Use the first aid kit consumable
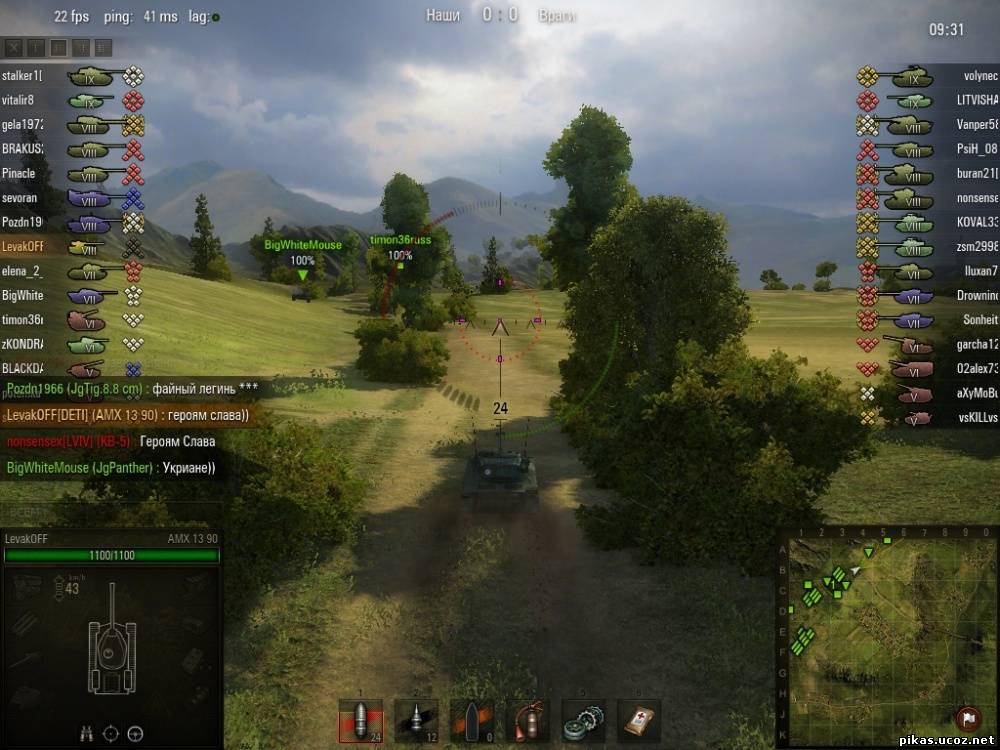This screenshot has height=750, width=1000. point(638,720)
